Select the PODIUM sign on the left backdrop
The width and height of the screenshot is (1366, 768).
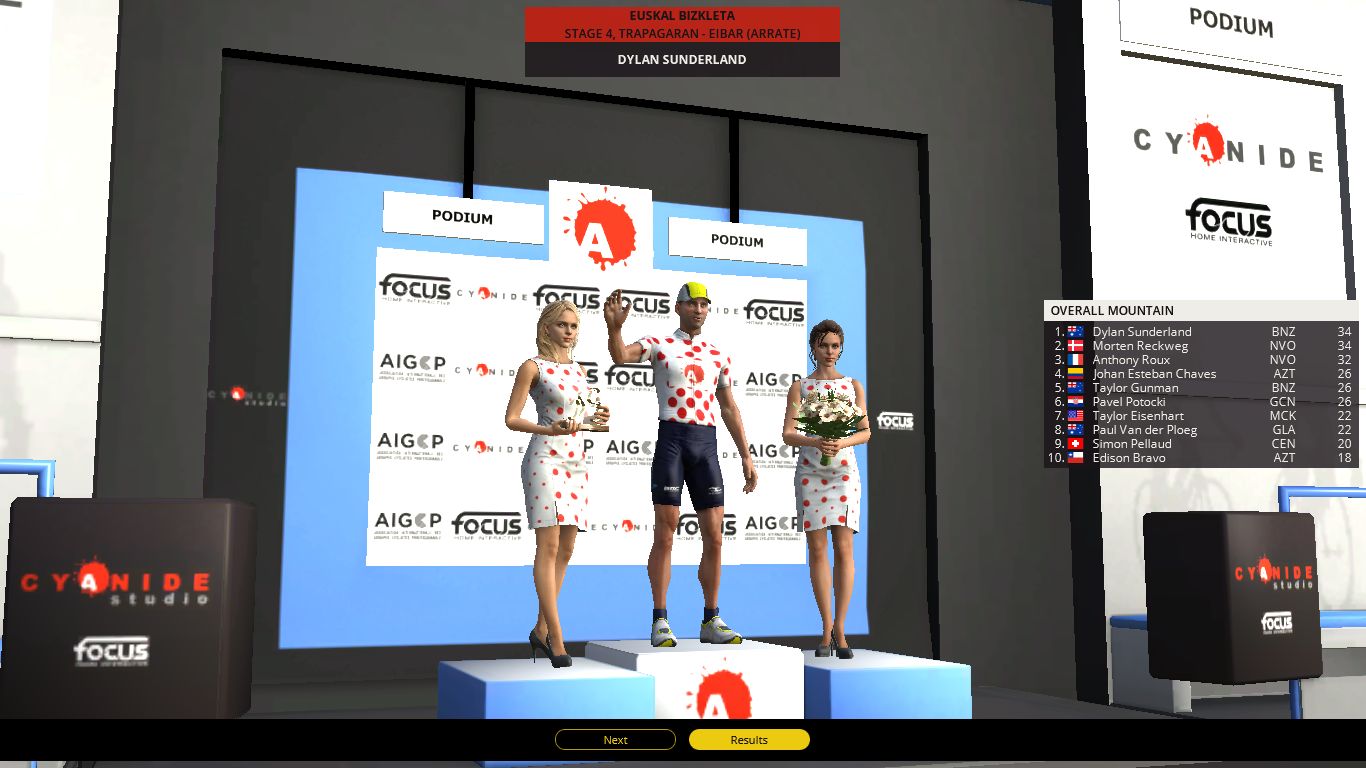point(462,218)
